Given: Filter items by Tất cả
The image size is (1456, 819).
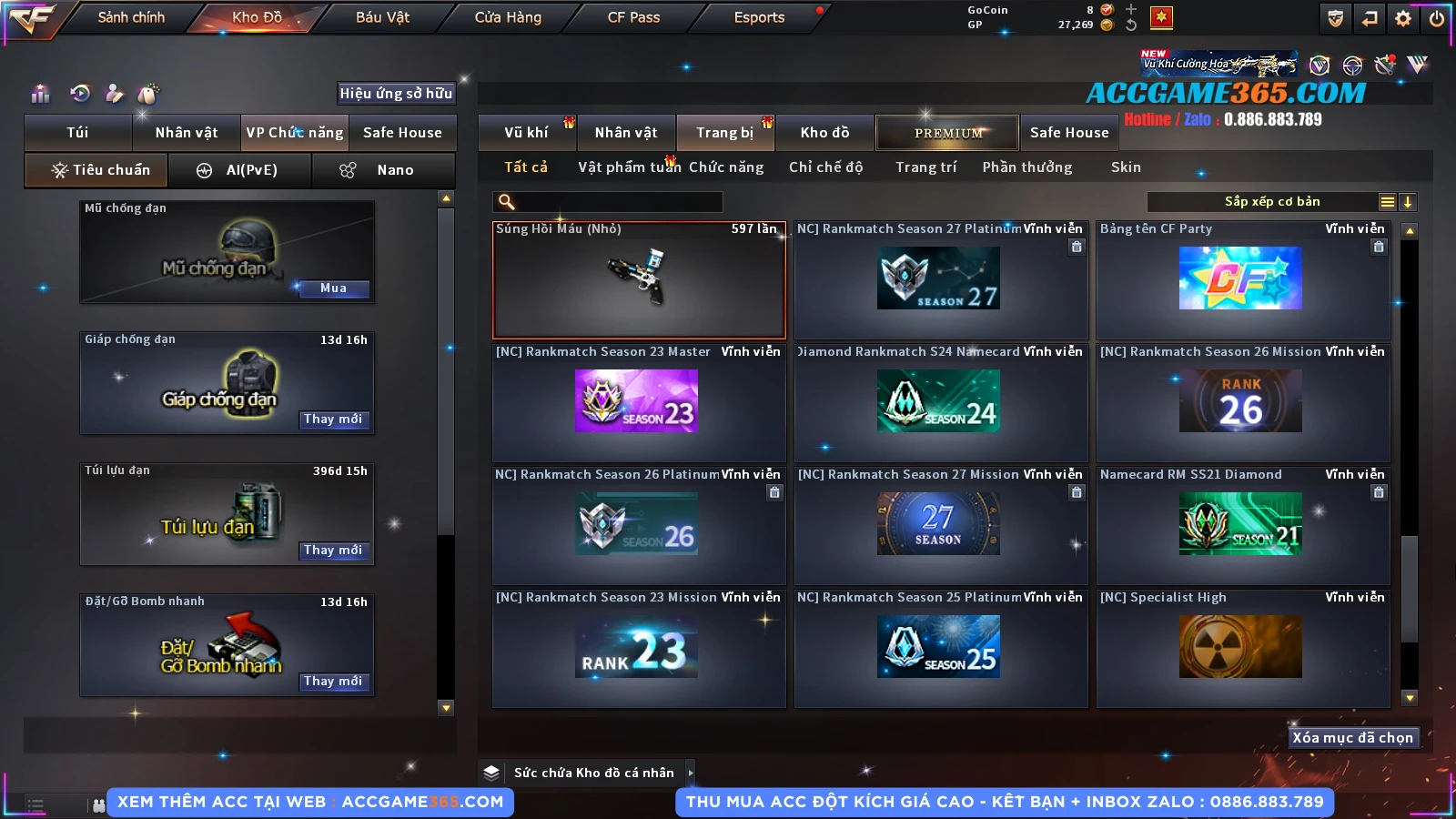Looking at the screenshot, I should (526, 167).
